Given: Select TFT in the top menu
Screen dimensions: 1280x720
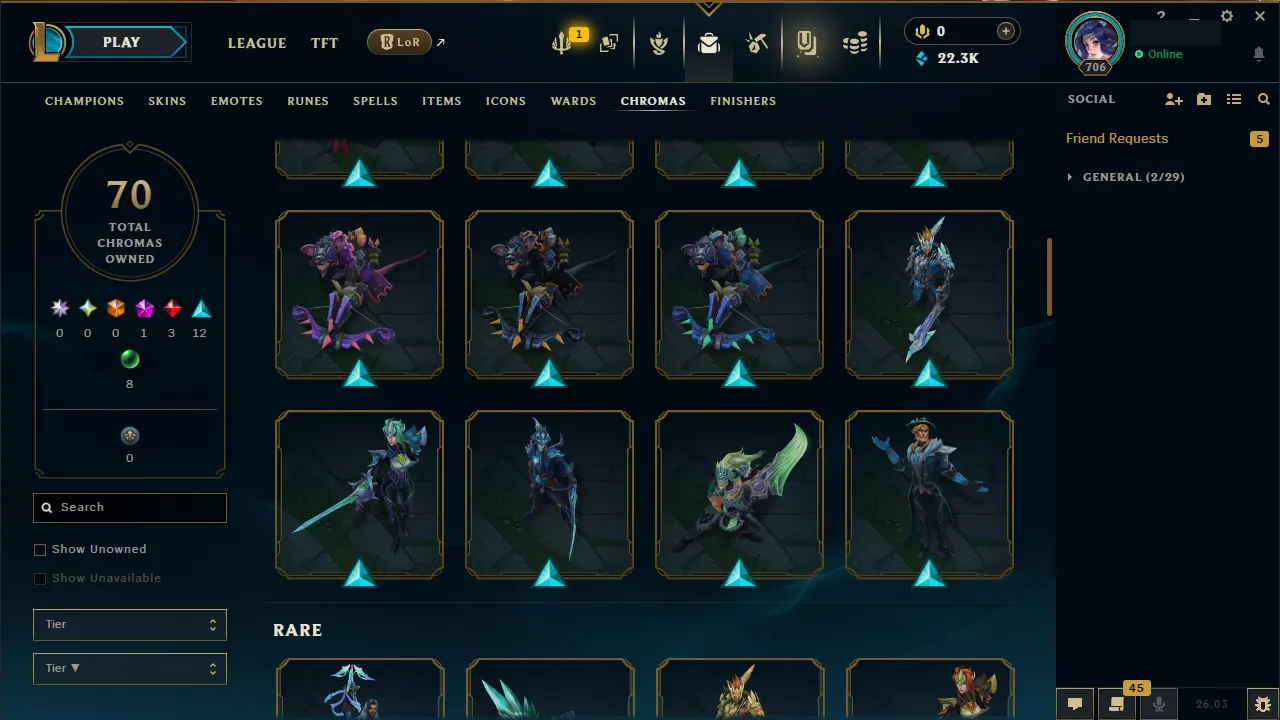Looking at the screenshot, I should (324, 43).
